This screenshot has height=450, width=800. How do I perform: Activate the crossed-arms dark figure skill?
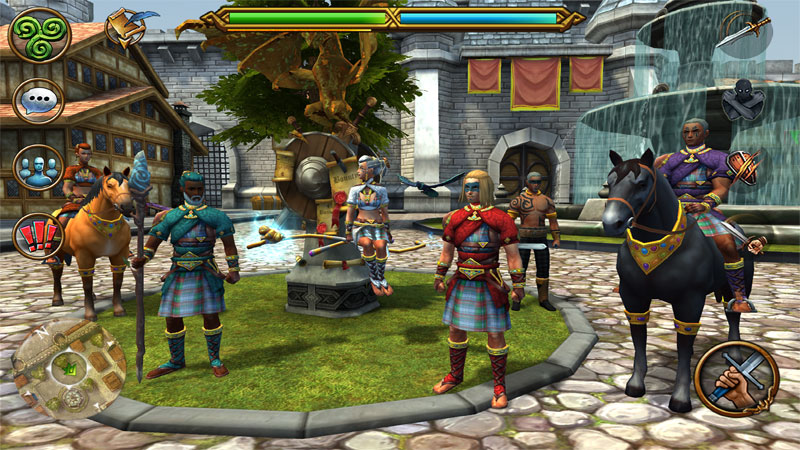[x=742, y=101]
